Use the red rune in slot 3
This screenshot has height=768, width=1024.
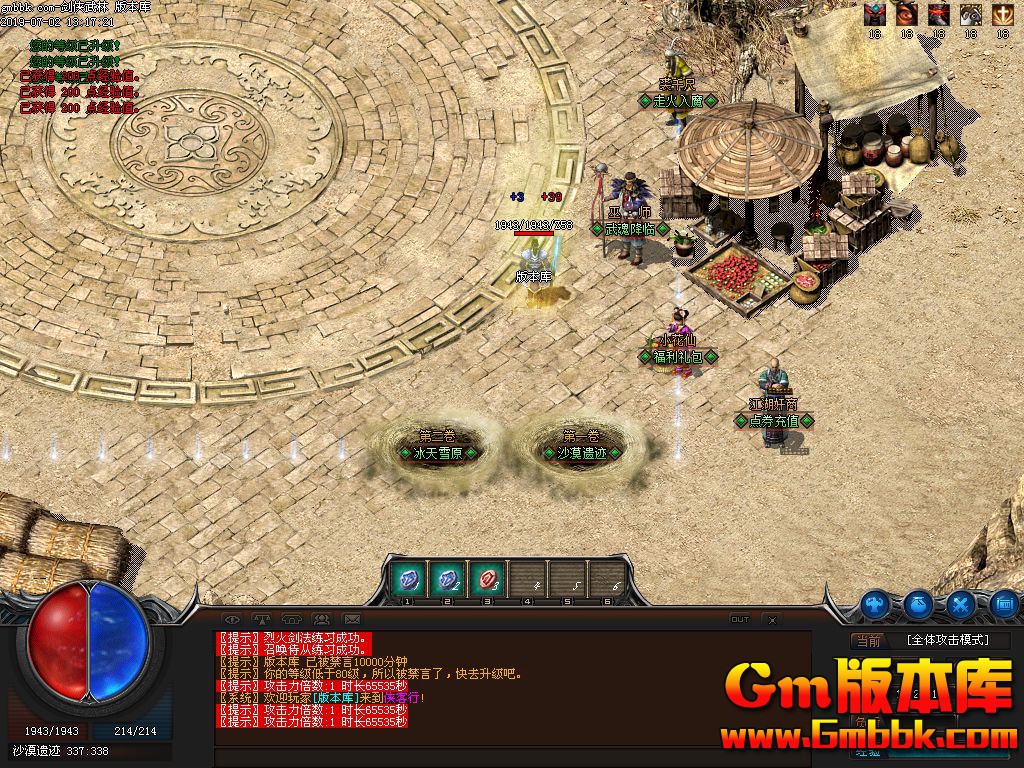coord(487,579)
